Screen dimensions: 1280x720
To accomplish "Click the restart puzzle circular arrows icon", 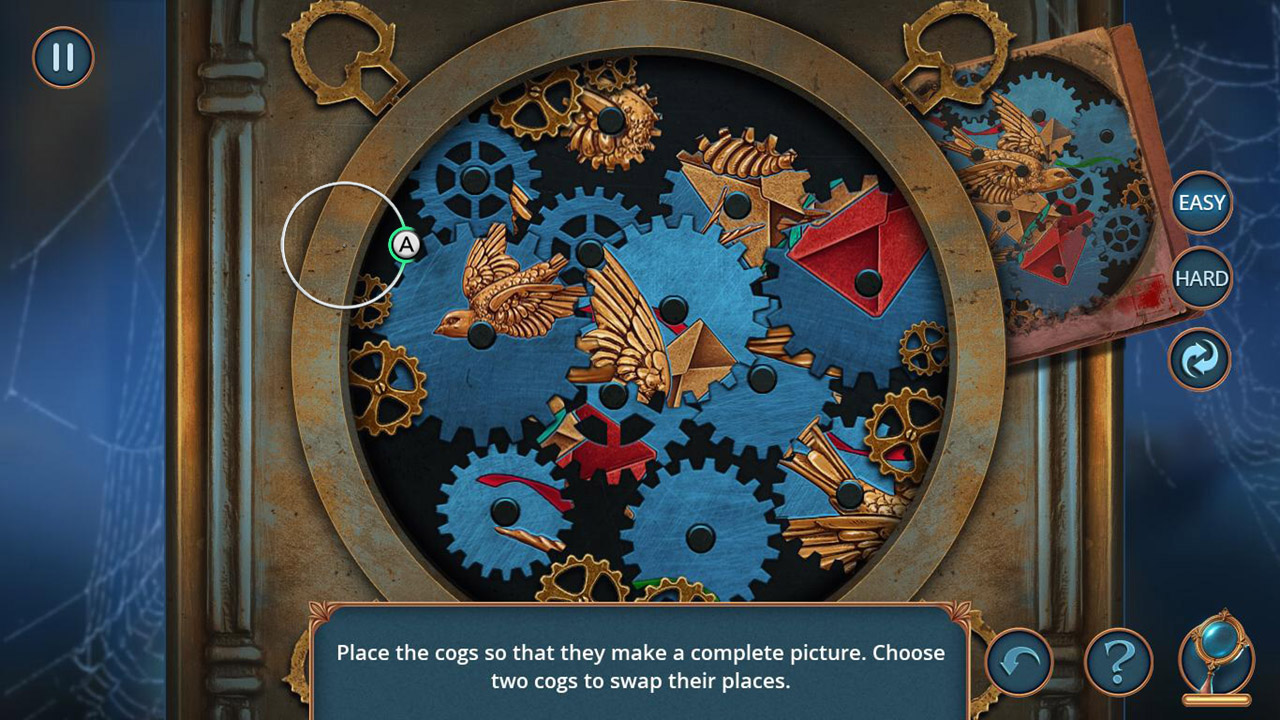I will click(1198, 360).
